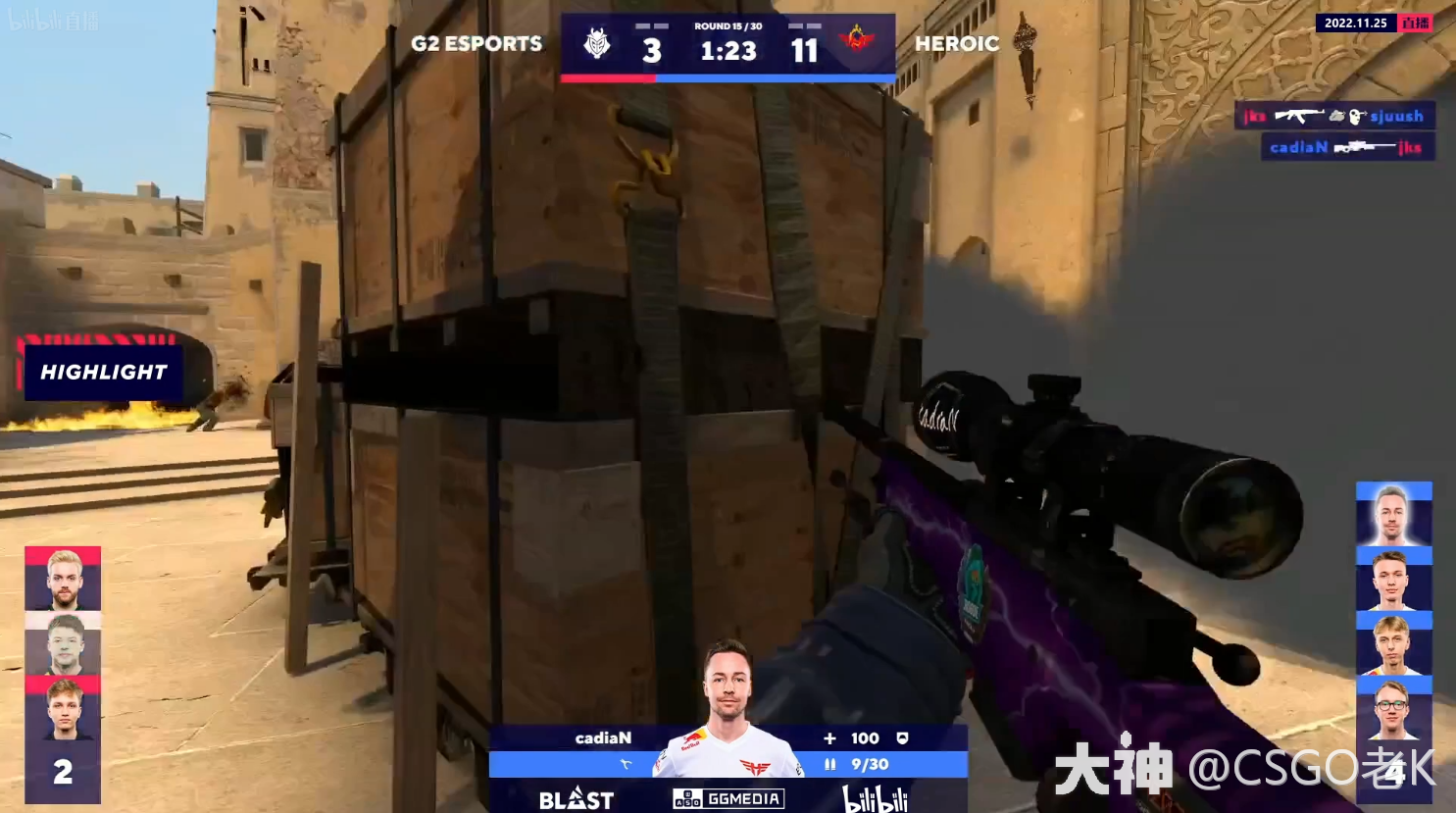Click the health cross icon showing 100
Image resolution: width=1456 pixels, height=813 pixels.
[x=829, y=737]
